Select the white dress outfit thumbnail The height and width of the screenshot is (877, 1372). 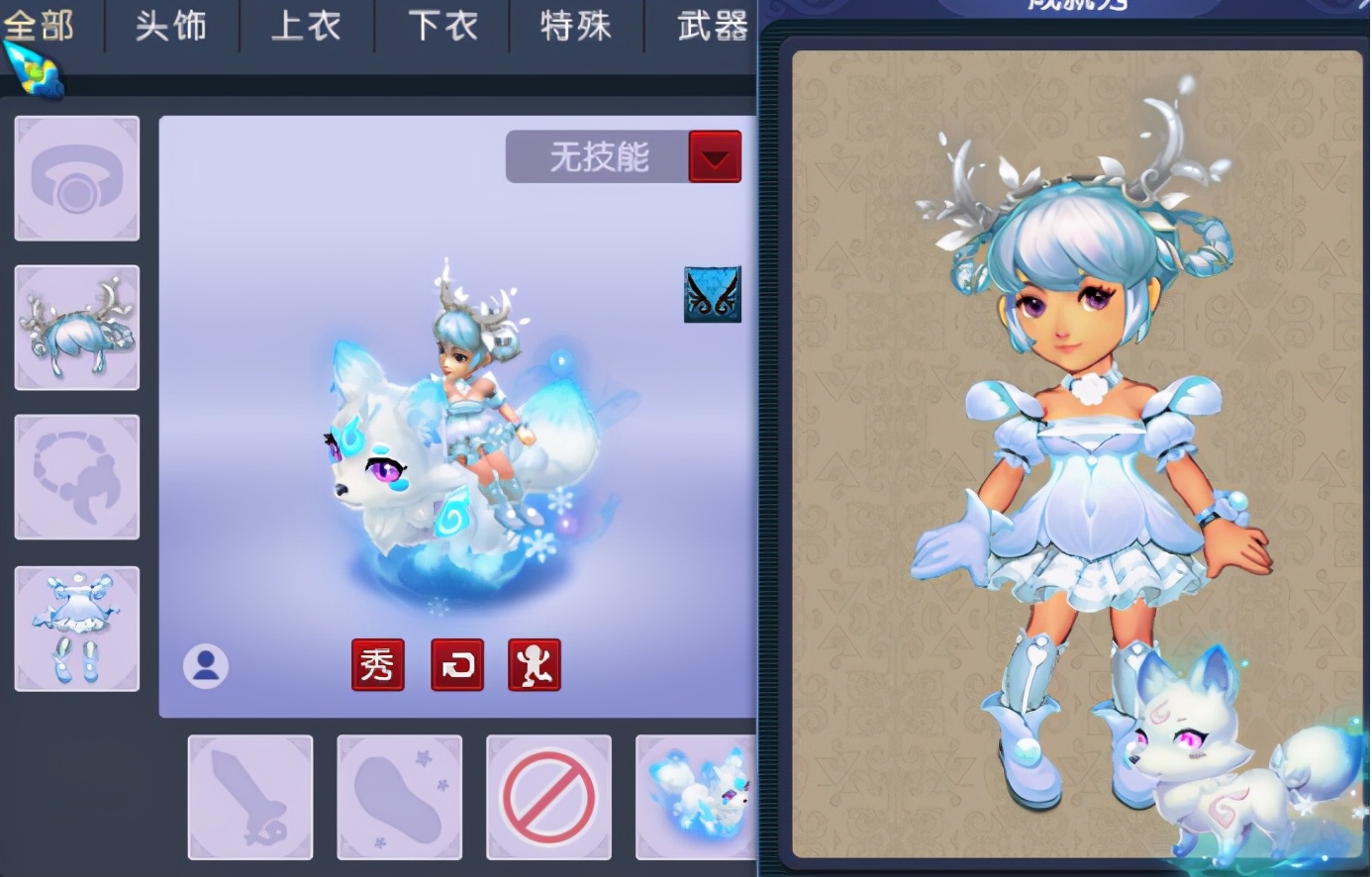[x=76, y=627]
